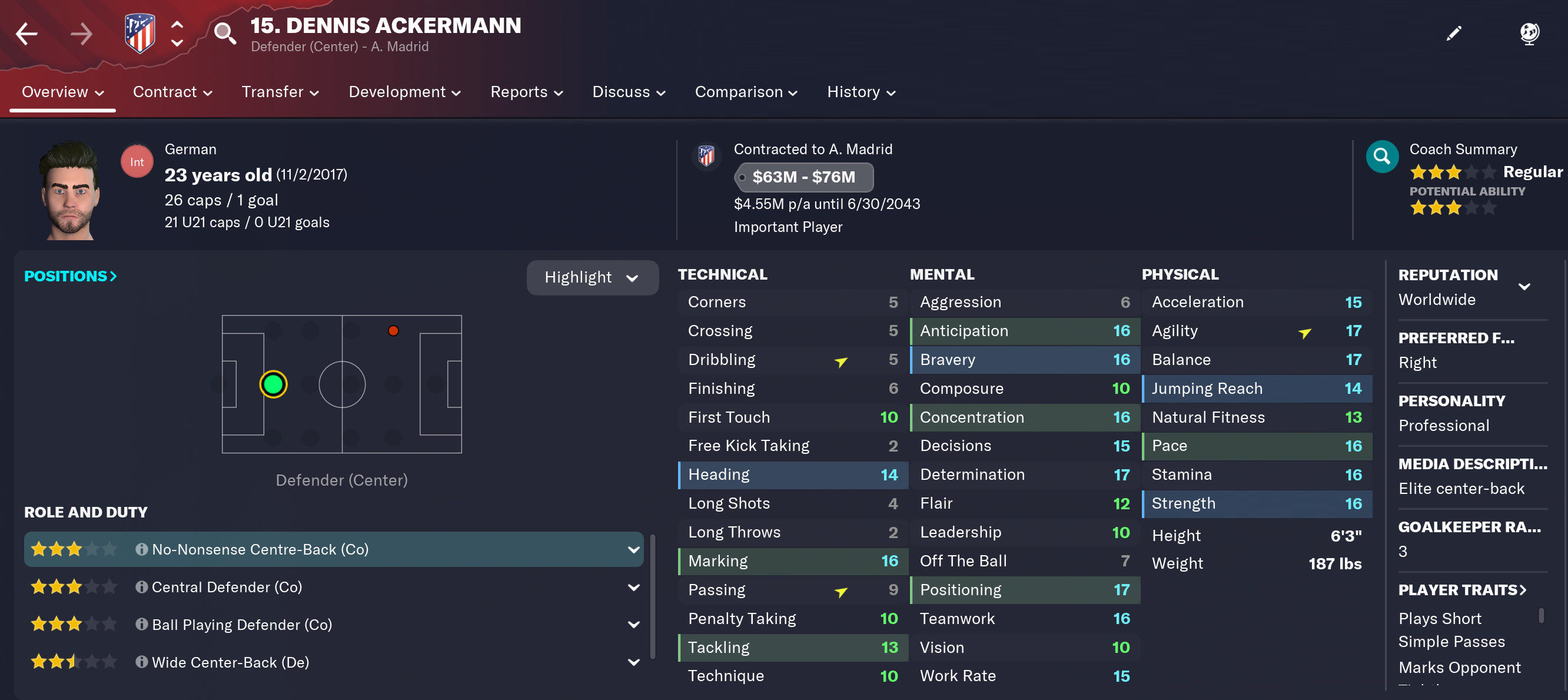The height and width of the screenshot is (700, 1568).
Task: Click the $63M - $76M value button
Action: 804,177
